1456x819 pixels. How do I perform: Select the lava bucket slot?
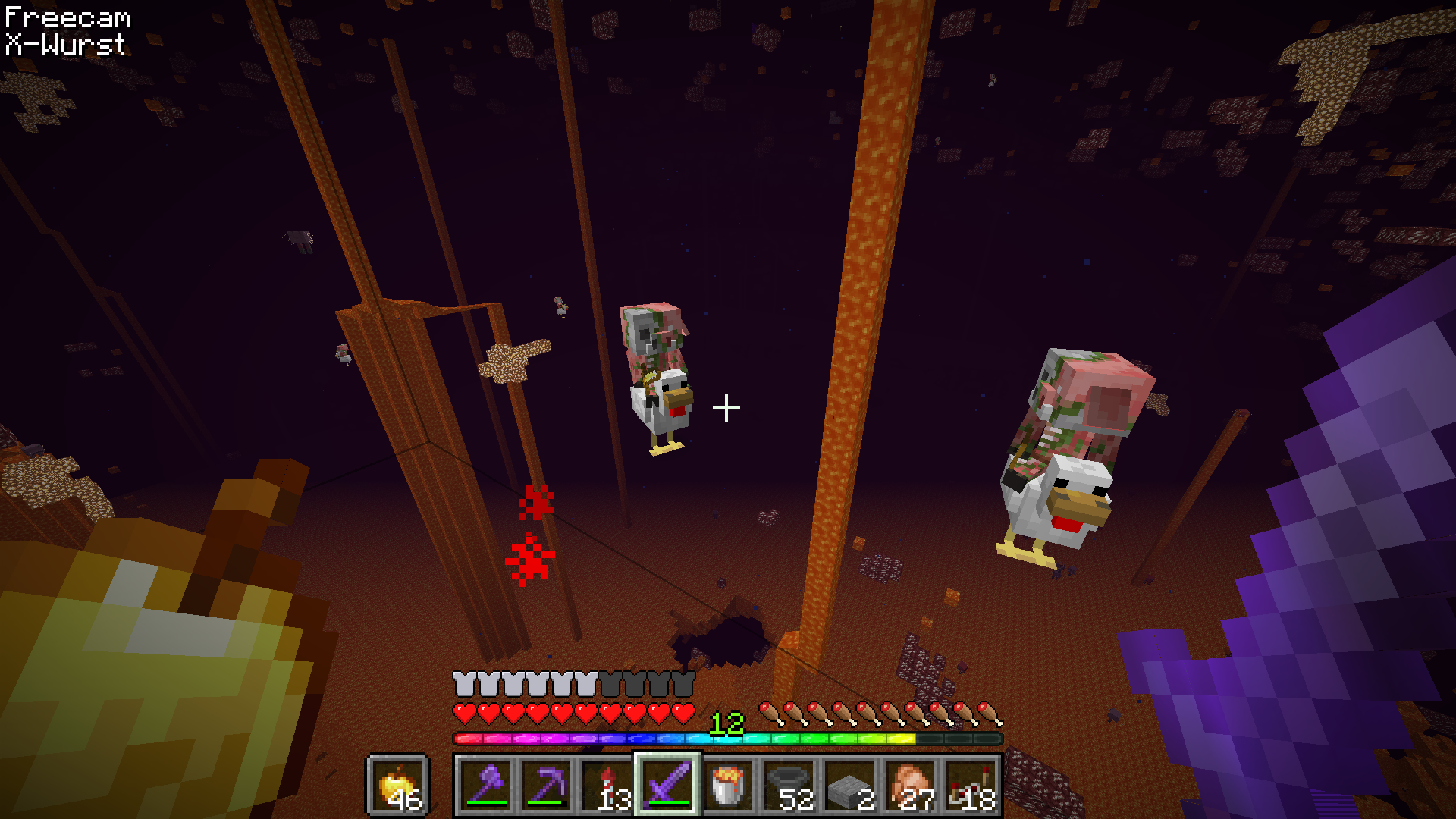tap(729, 784)
